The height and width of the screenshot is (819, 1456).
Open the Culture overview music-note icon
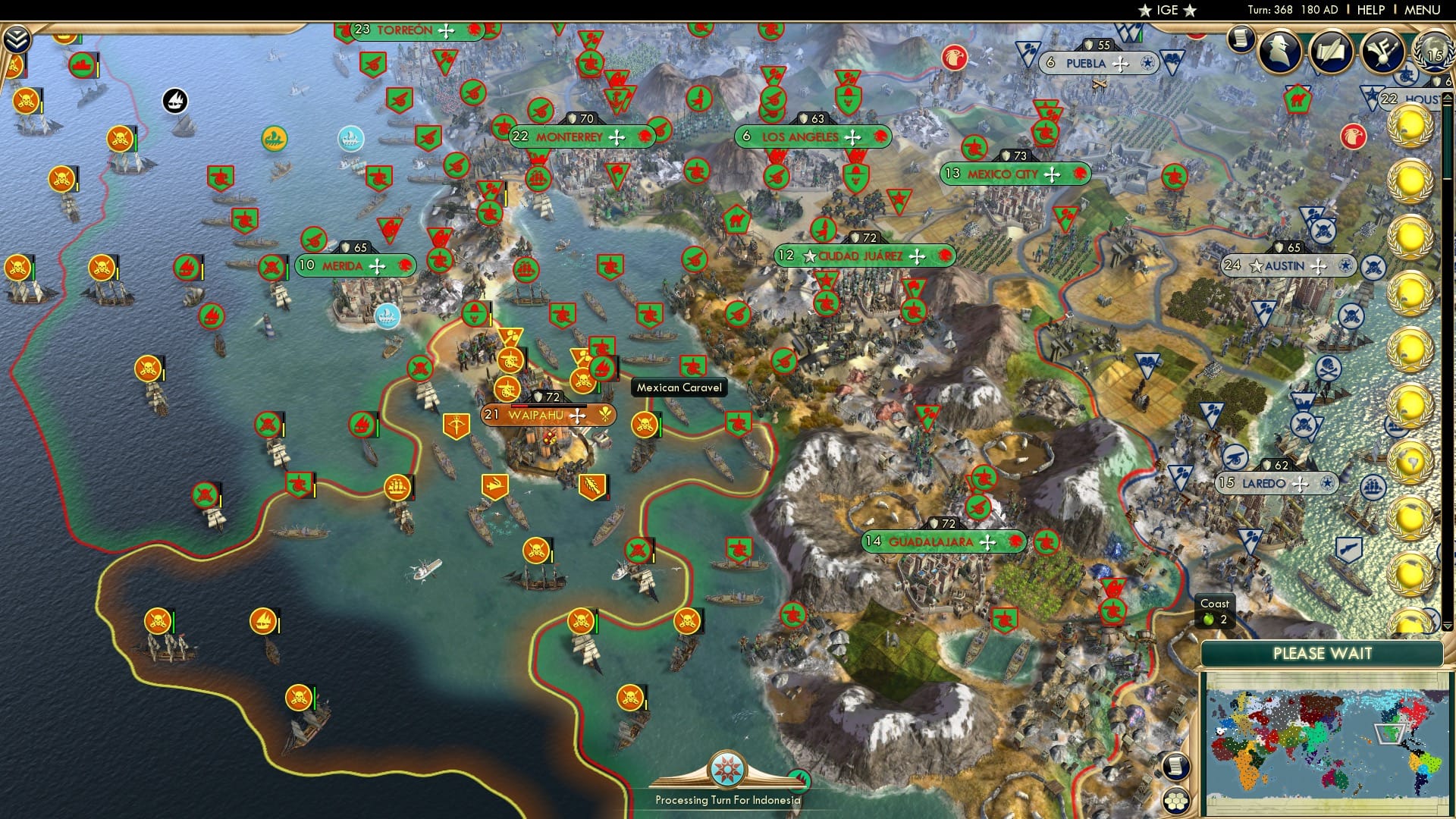(1382, 51)
